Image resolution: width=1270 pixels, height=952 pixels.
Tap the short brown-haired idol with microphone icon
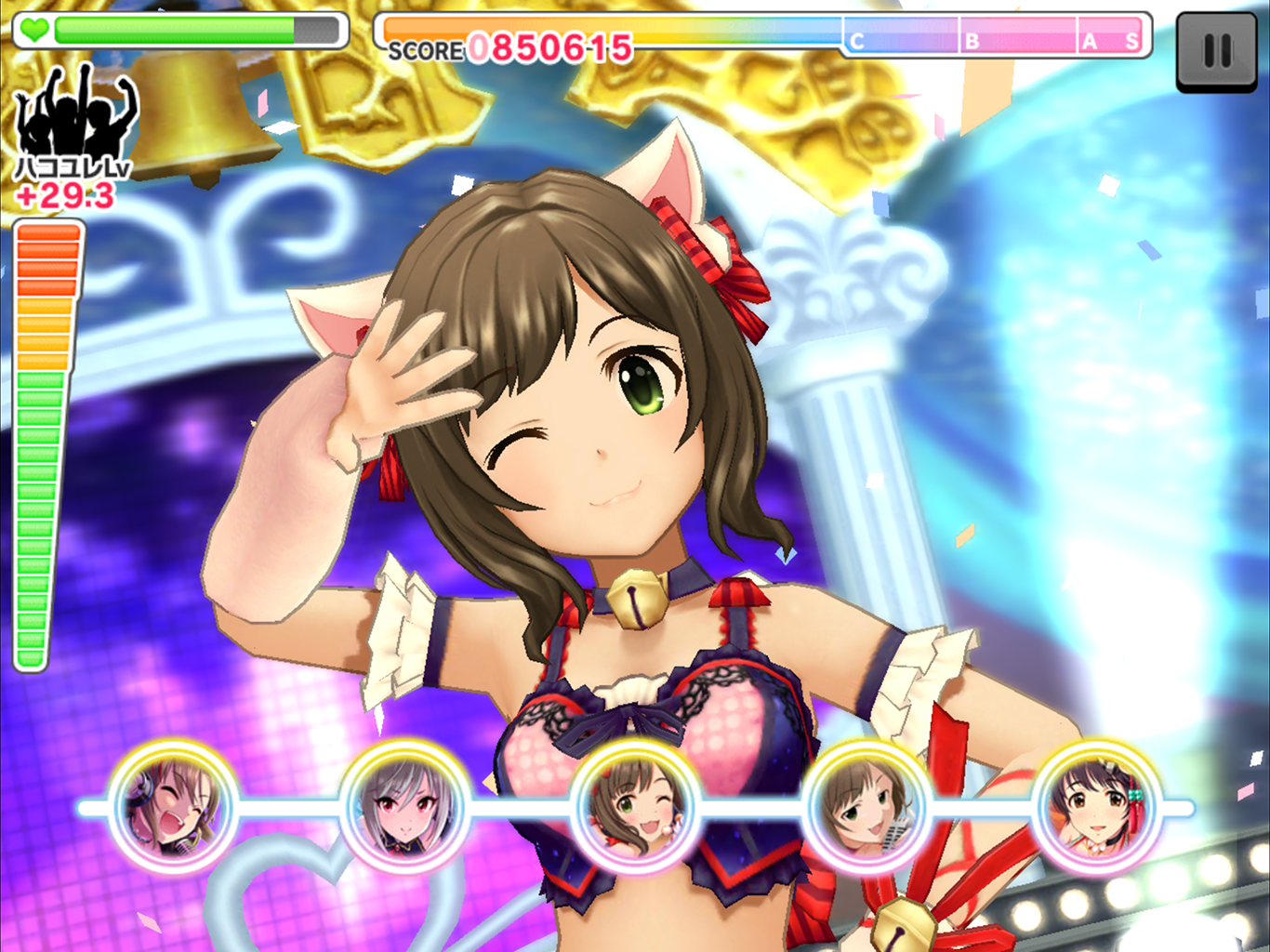(867, 806)
